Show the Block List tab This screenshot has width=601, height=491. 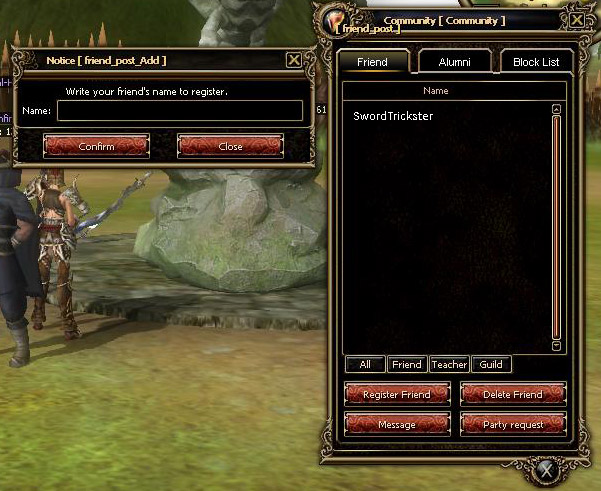536,62
